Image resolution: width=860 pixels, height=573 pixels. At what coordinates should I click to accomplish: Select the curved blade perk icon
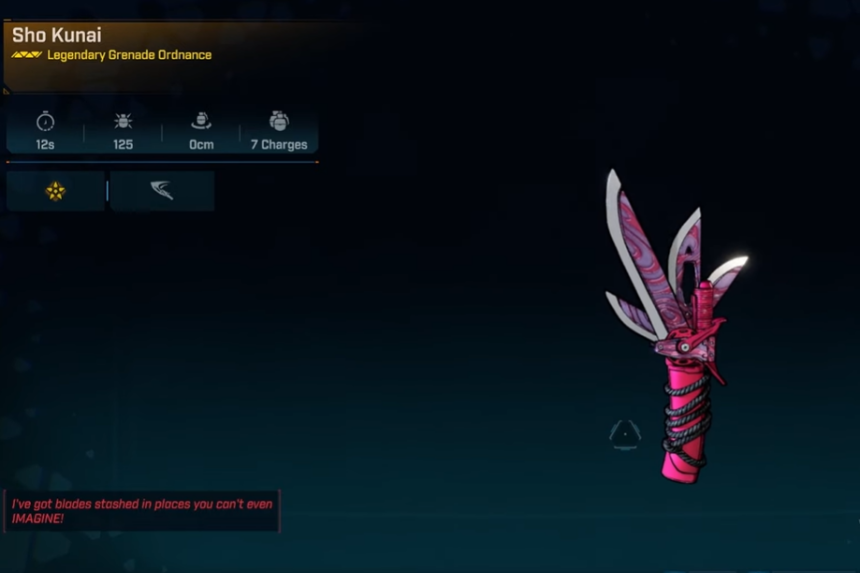point(162,191)
